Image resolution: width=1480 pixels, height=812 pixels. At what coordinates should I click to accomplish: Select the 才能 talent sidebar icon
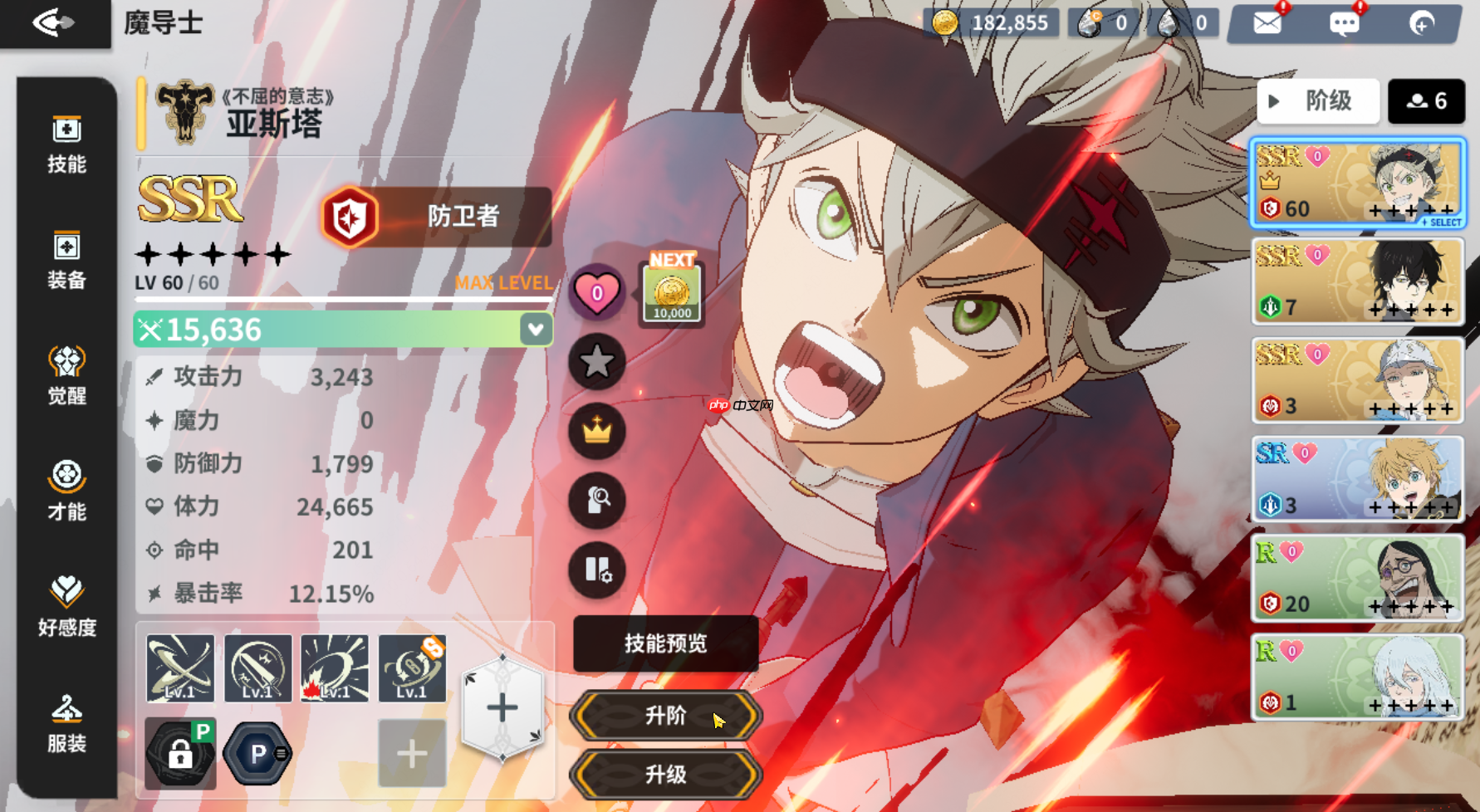(x=66, y=489)
